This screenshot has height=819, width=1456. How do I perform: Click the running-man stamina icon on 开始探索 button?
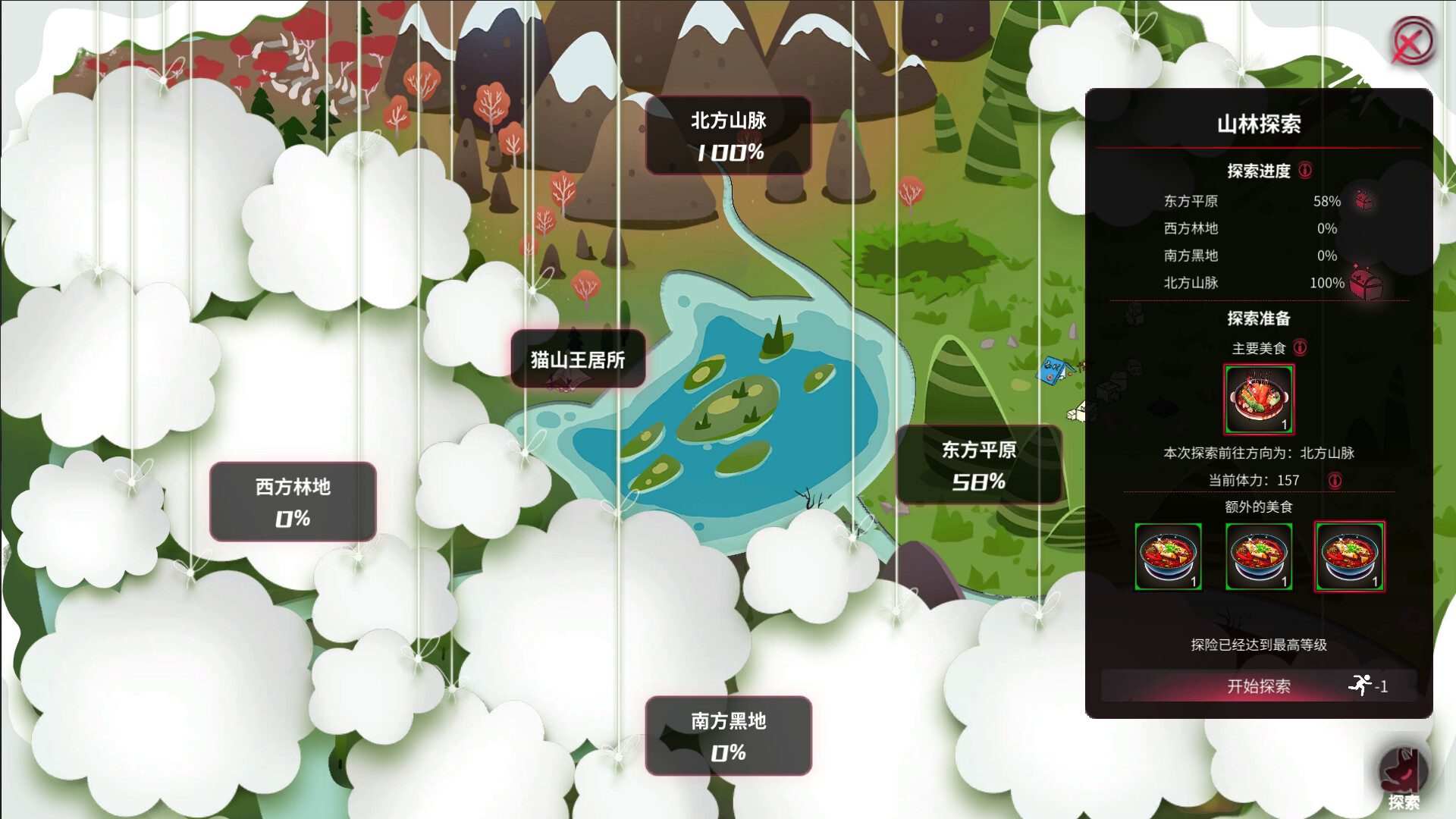pyautogui.click(x=1361, y=685)
